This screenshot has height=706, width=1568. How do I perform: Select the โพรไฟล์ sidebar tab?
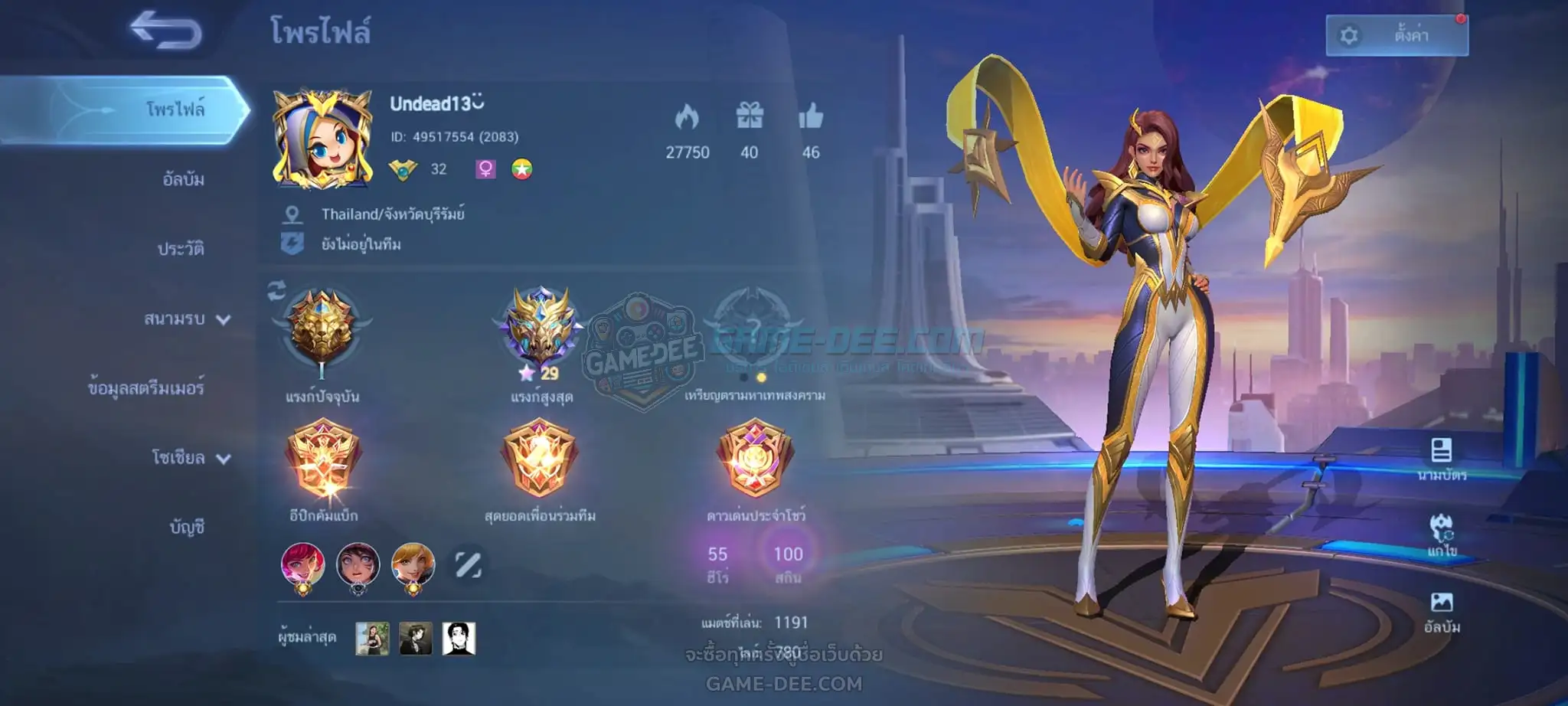tap(175, 109)
